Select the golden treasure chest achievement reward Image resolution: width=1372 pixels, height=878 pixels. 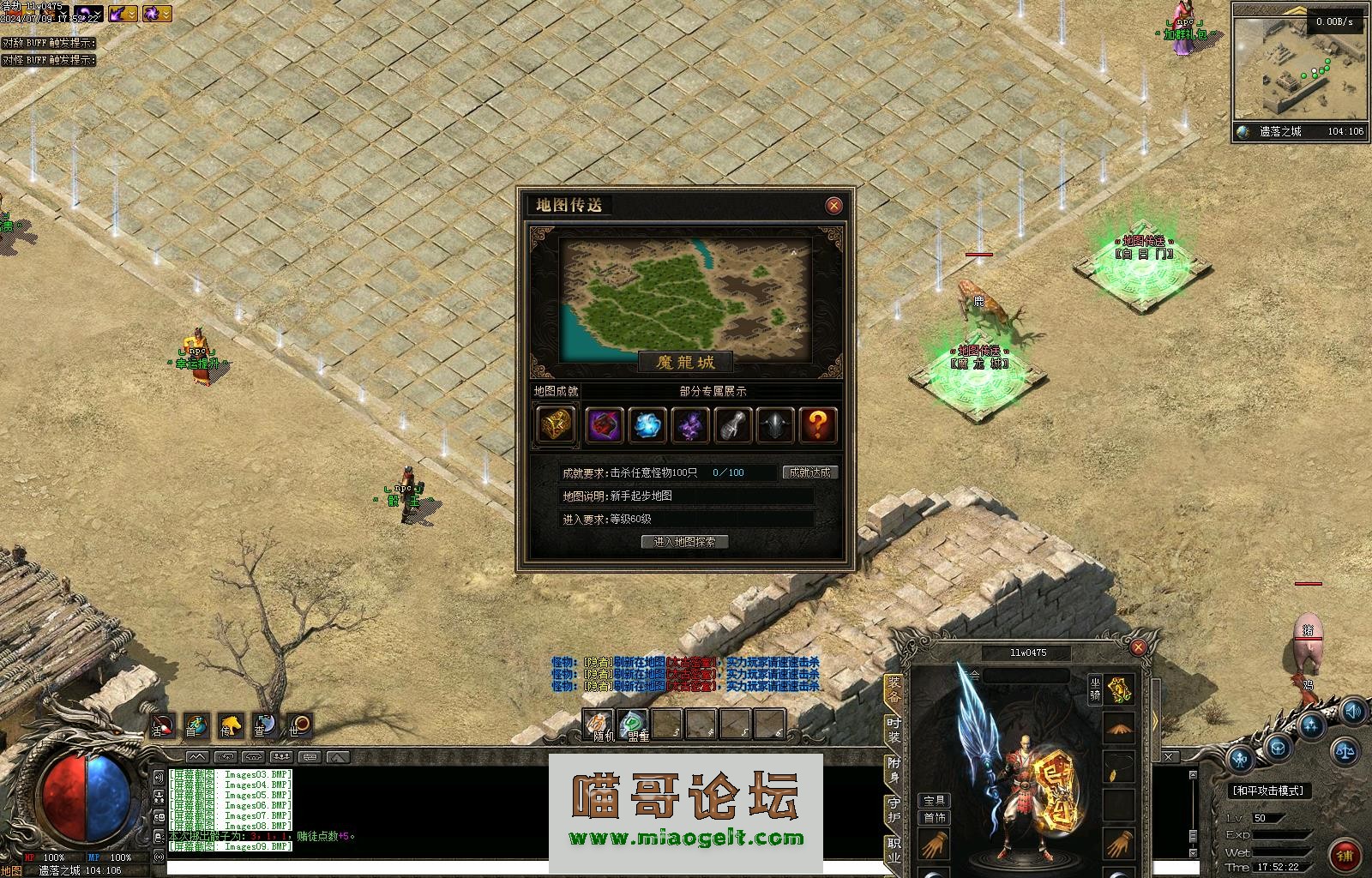click(556, 424)
